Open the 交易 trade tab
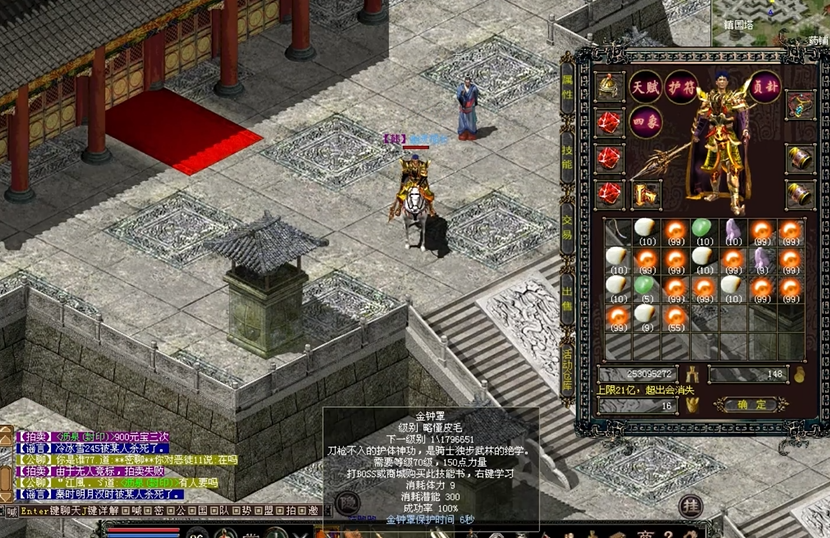Image resolution: width=830 pixels, height=538 pixels. coord(568,234)
